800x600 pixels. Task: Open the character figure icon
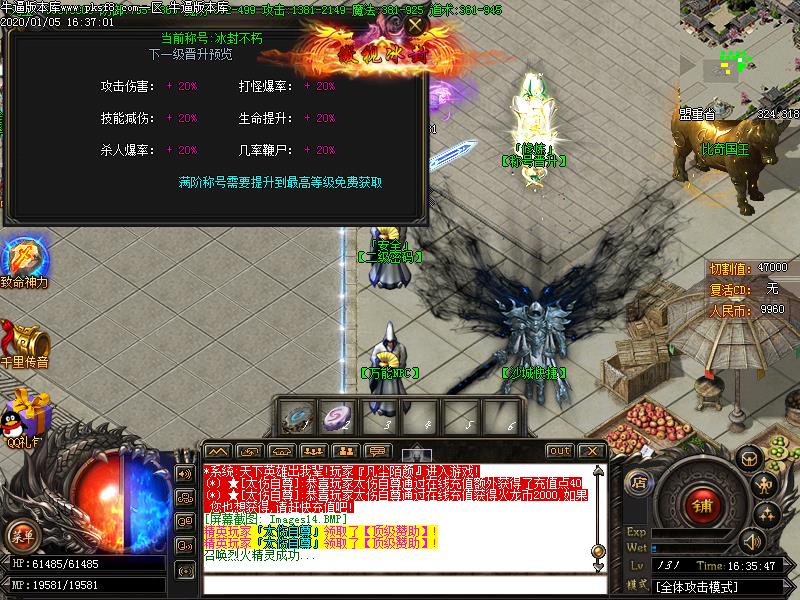[766, 486]
